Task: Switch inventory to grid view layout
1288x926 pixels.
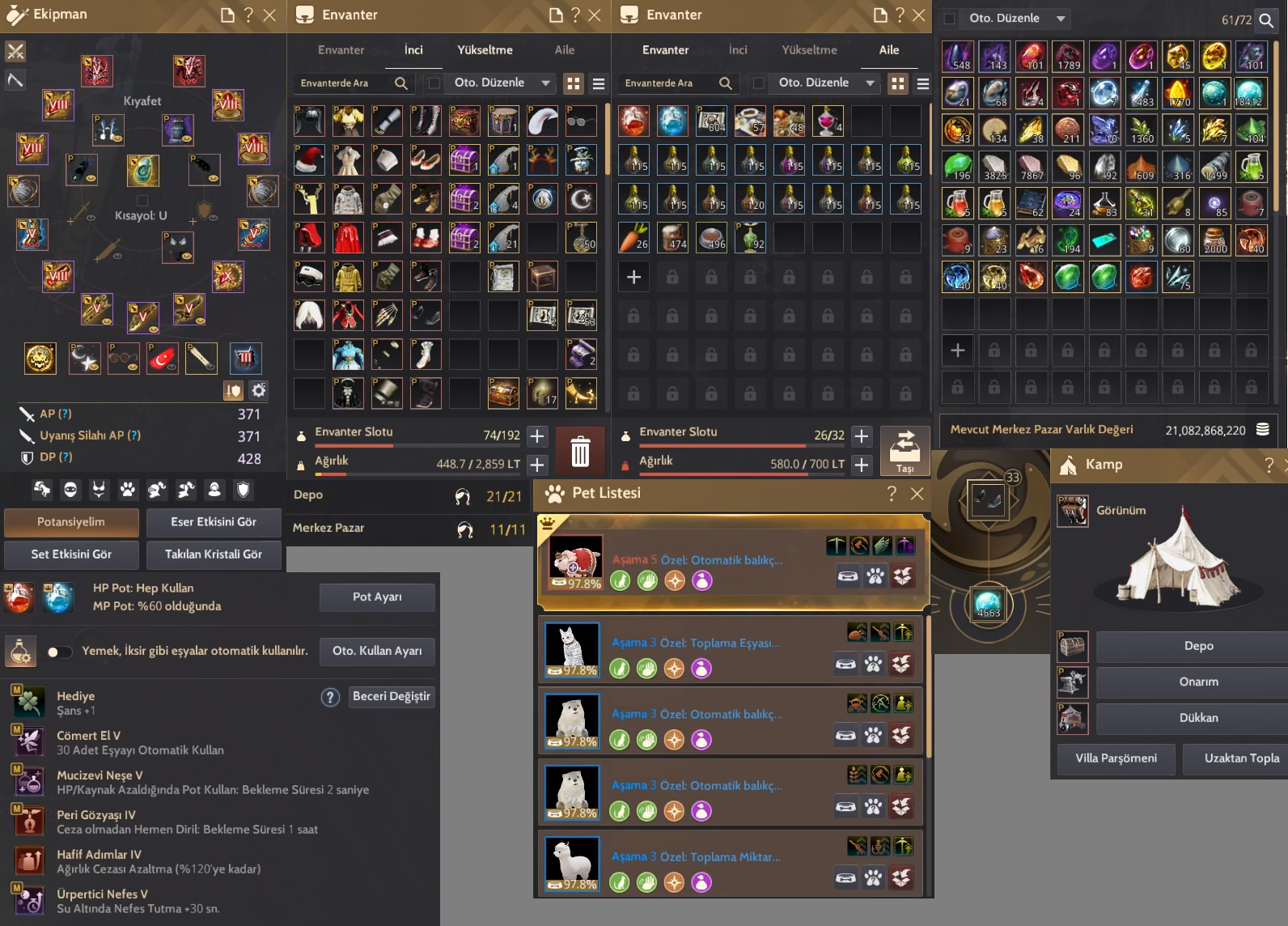Action: (x=574, y=83)
